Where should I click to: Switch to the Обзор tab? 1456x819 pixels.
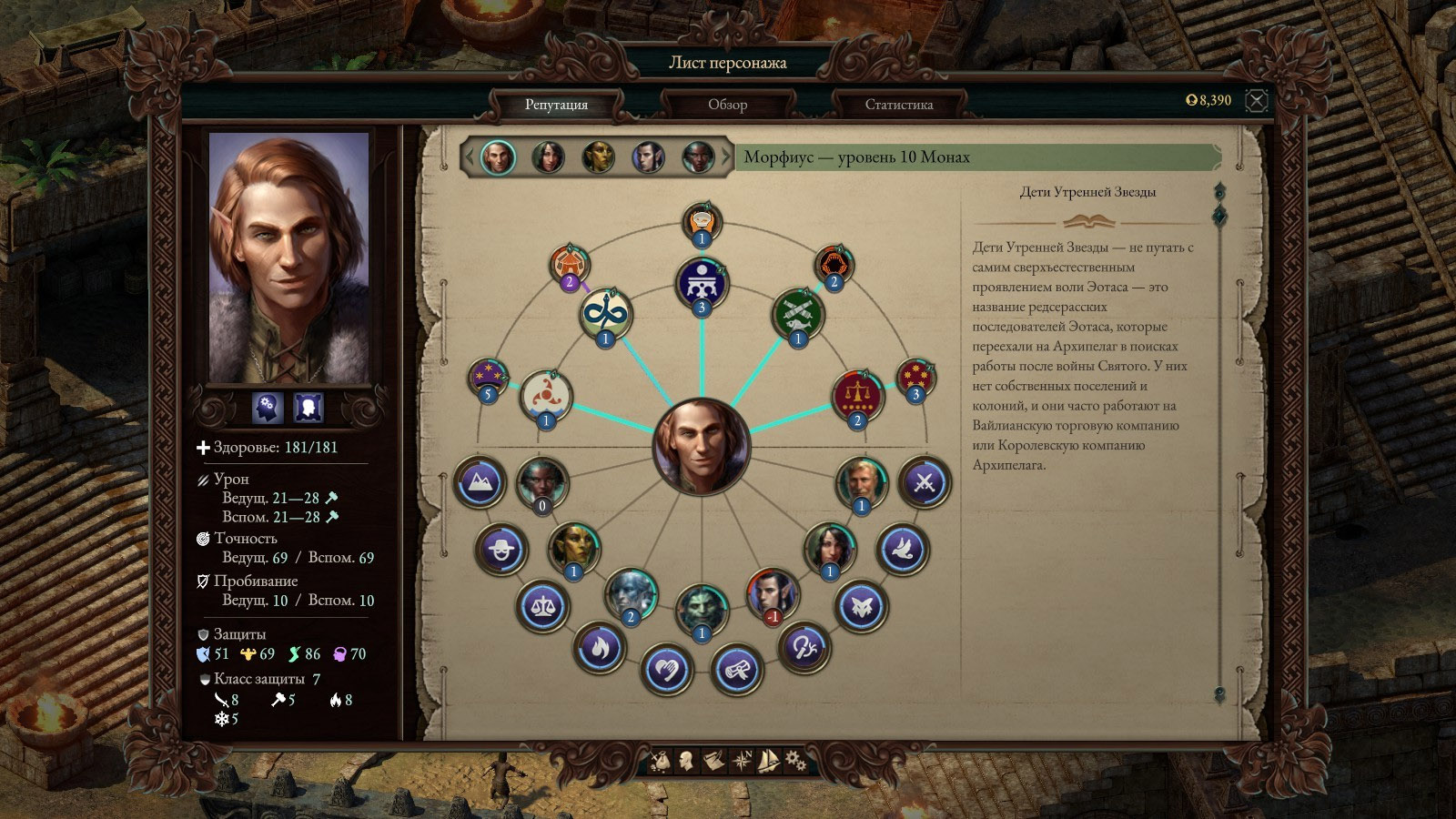(x=727, y=105)
